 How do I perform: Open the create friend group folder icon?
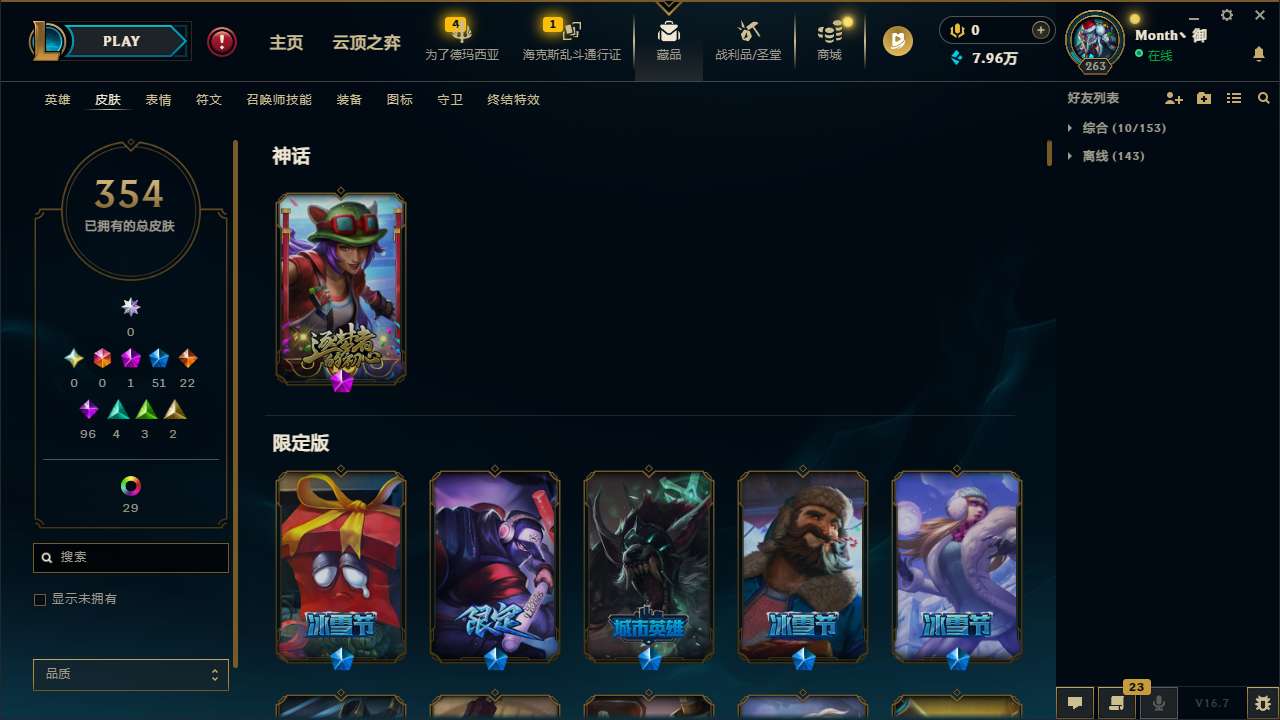click(1204, 98)
